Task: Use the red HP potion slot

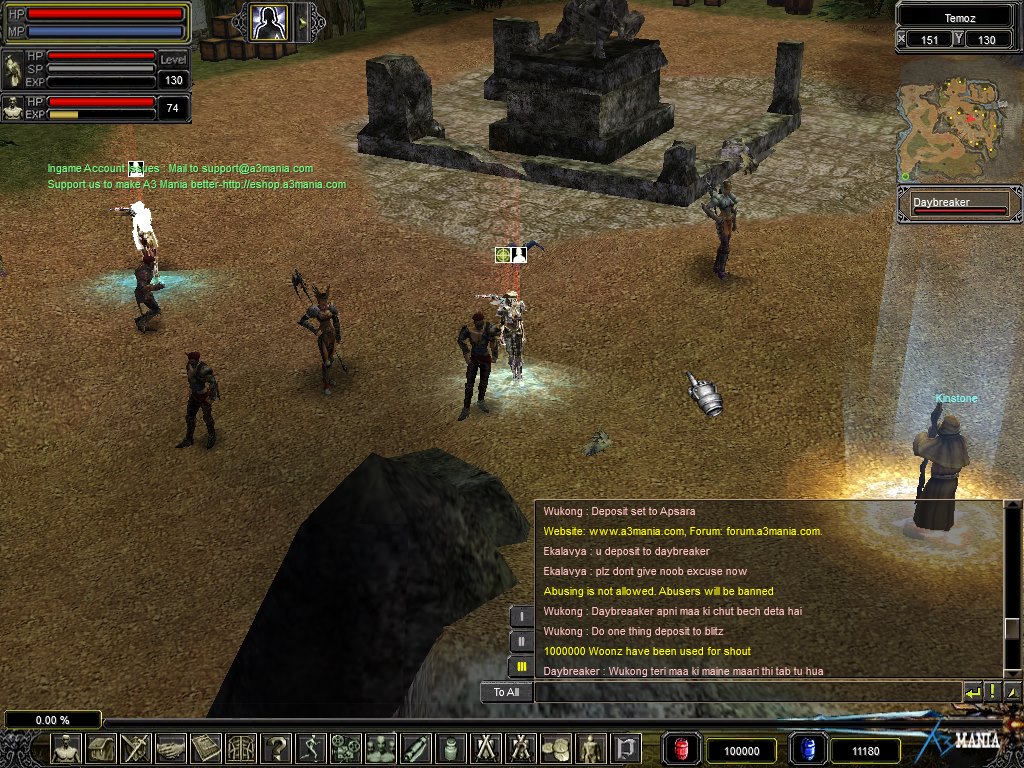Action: coord(679,749)
